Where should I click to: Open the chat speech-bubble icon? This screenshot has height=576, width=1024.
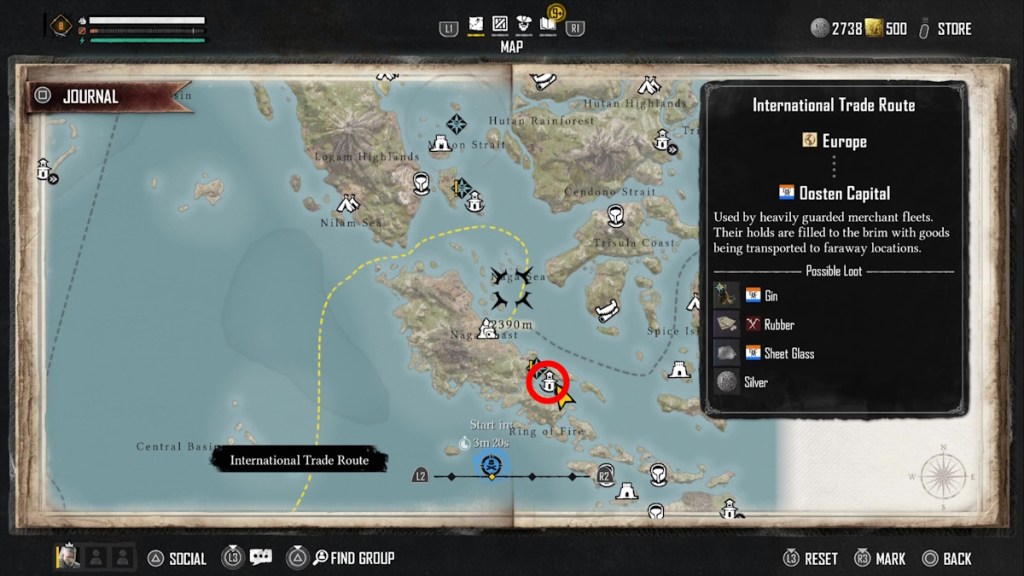click(x=261, y=557)
